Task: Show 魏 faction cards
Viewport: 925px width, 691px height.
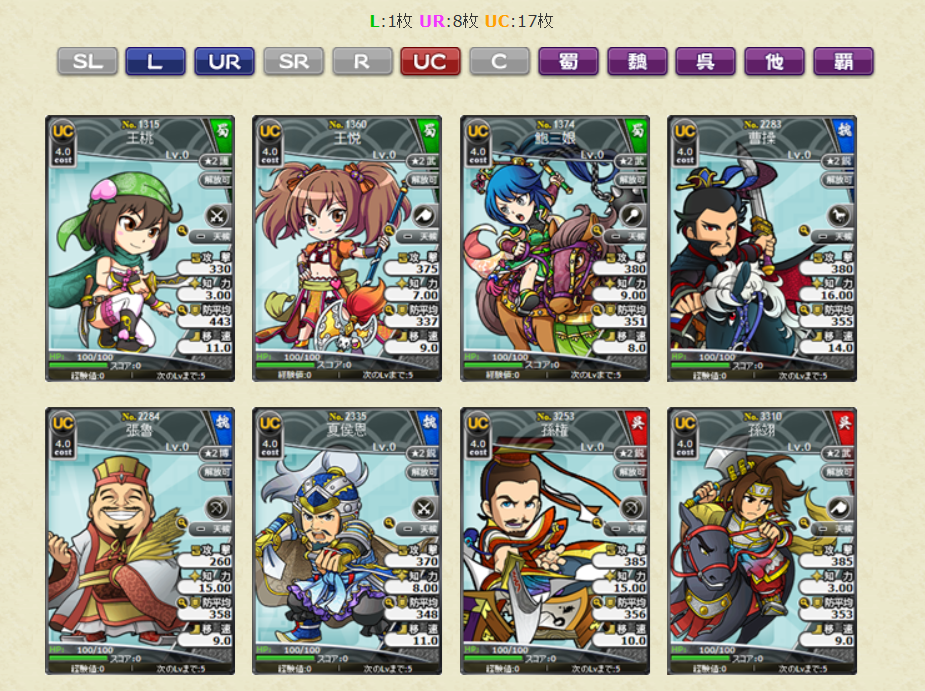Action: (x=637, y=61)
